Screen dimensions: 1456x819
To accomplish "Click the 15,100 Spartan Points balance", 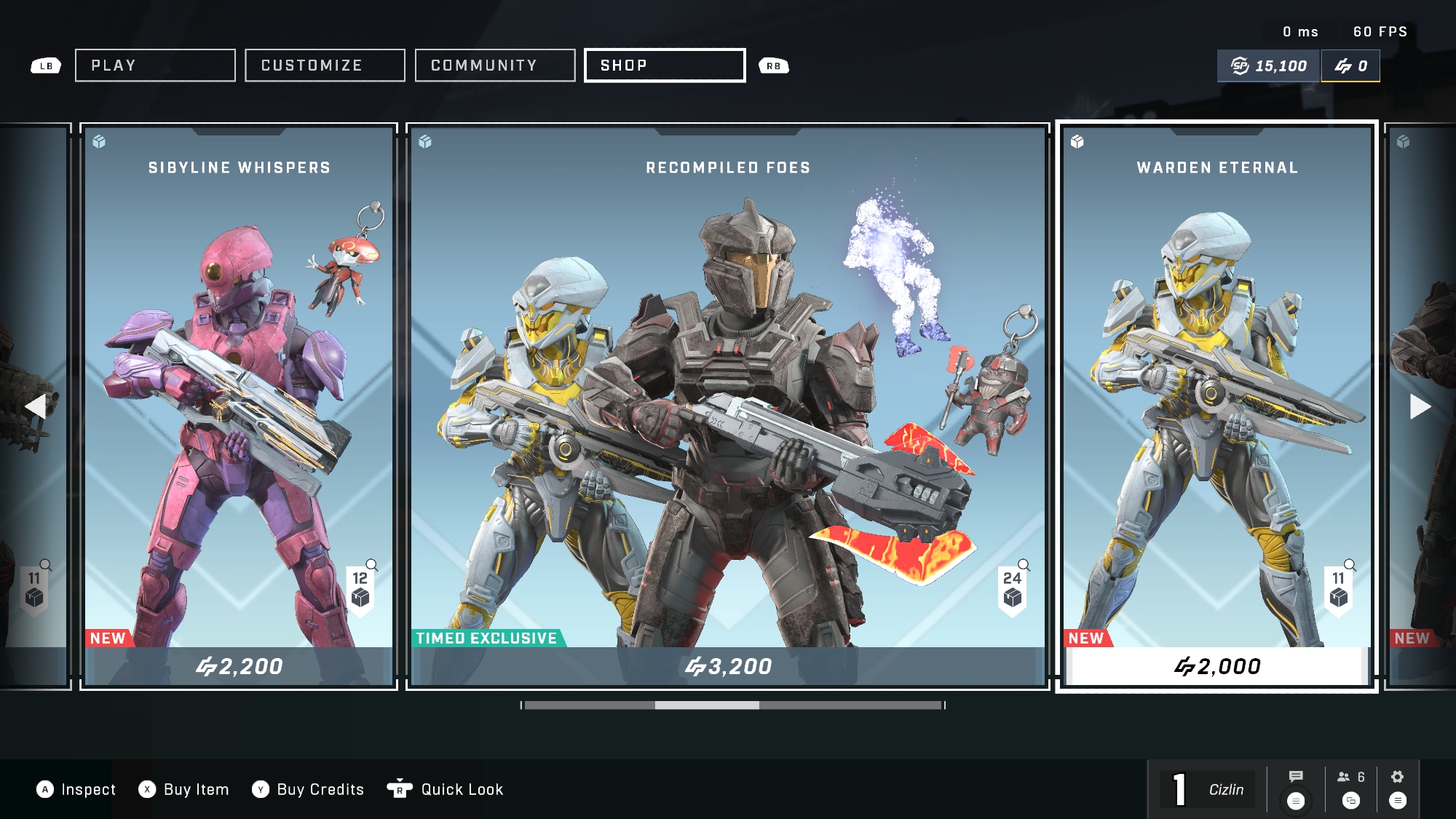I will 1269,66.
